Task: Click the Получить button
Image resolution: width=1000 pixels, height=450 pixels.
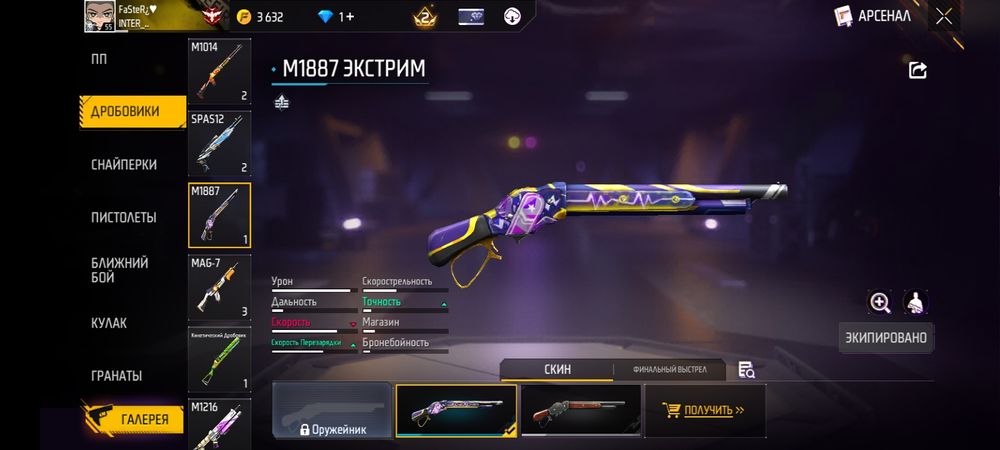Action: [703, 410]
